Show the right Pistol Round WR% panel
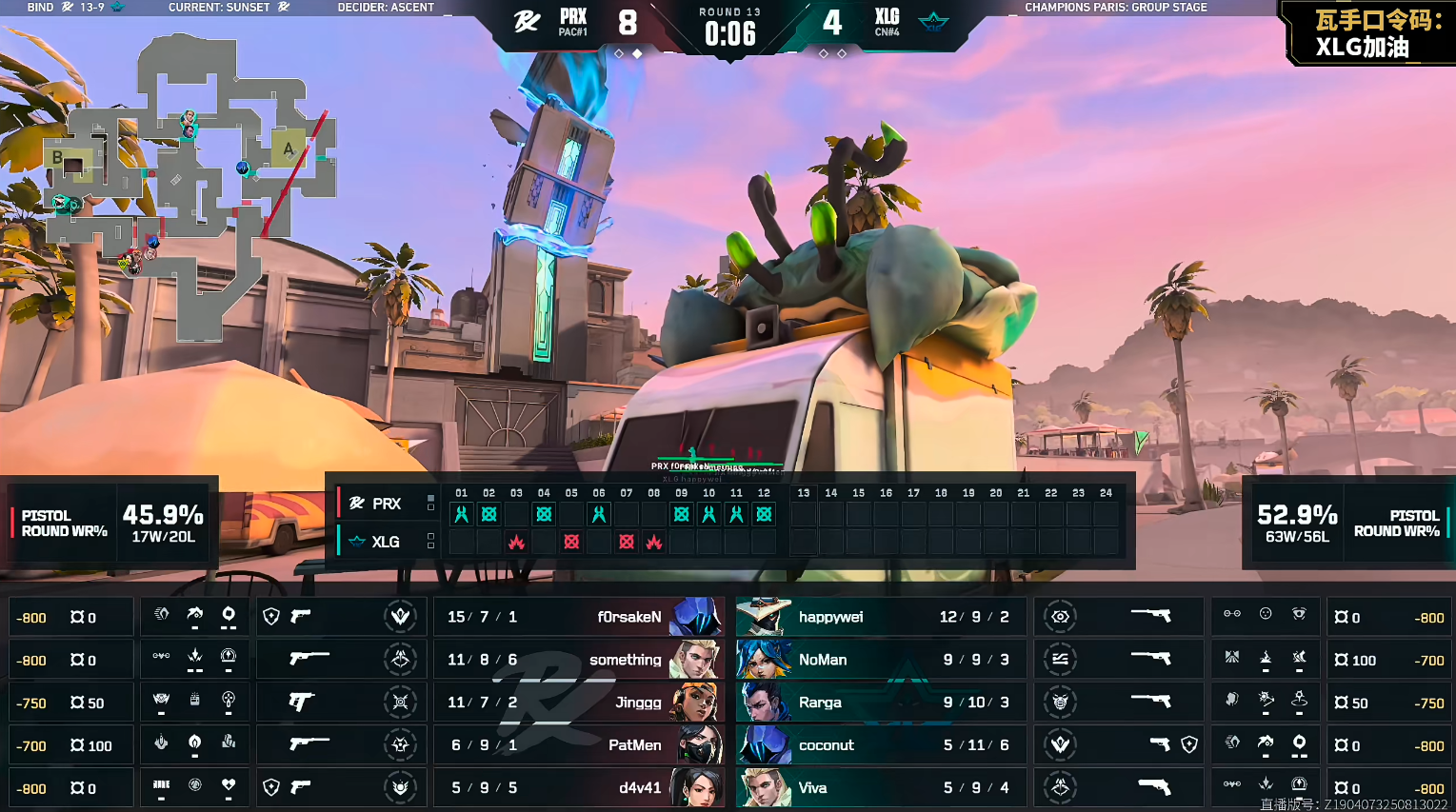 tap(1348, 524)
